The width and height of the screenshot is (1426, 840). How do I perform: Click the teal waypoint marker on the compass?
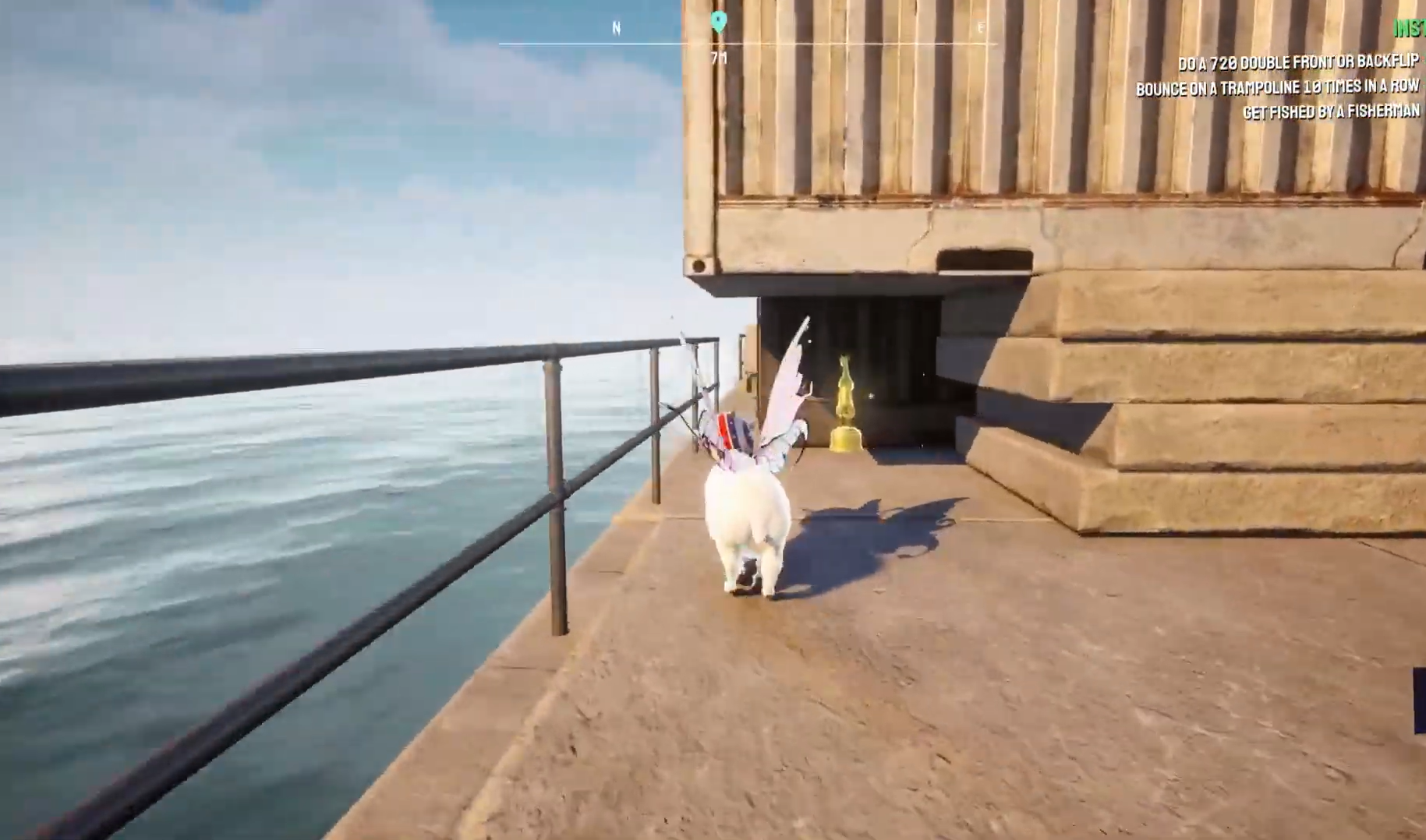(719, 22)
